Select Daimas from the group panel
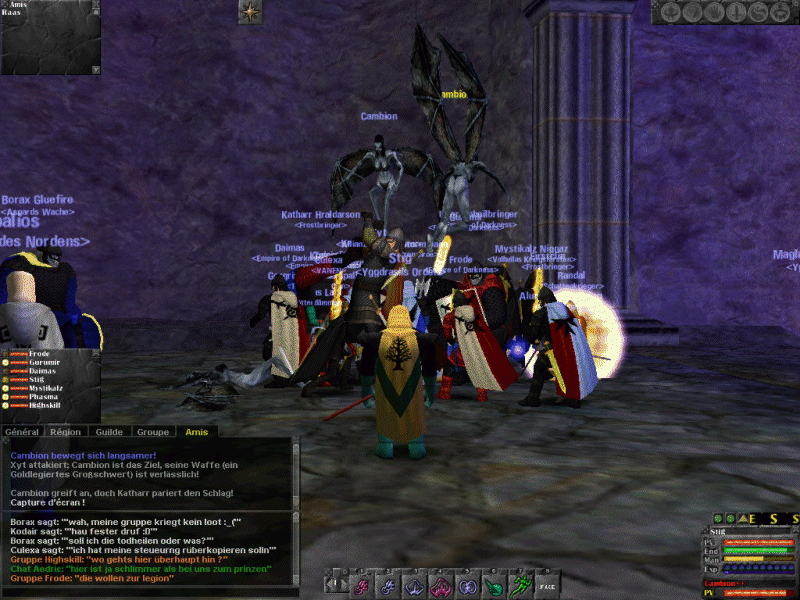Viewport: 800px width, 600px height. (x=42, y=371)
